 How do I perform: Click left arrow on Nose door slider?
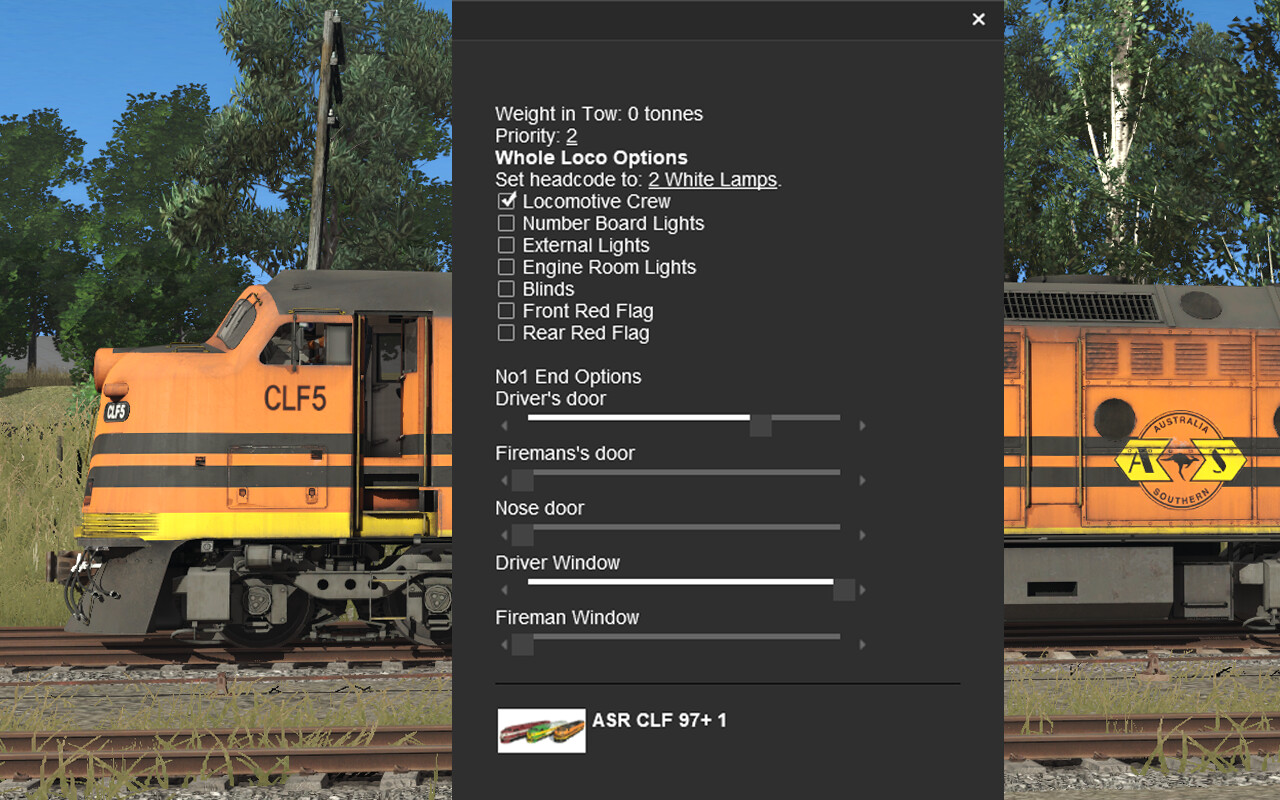(504, 534)
